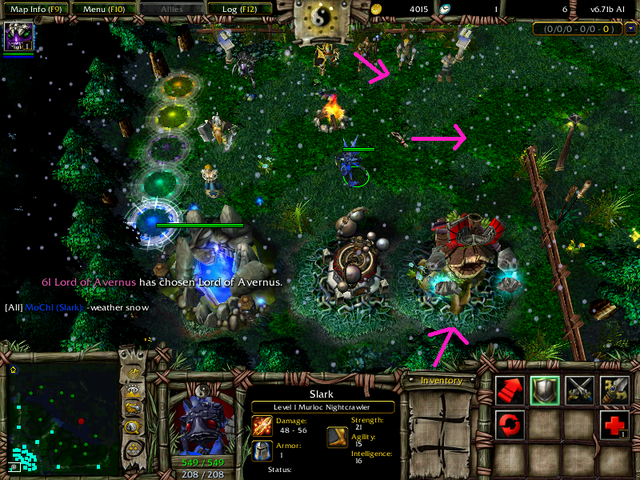Select the crossed swords Attack command

(581, 391)
